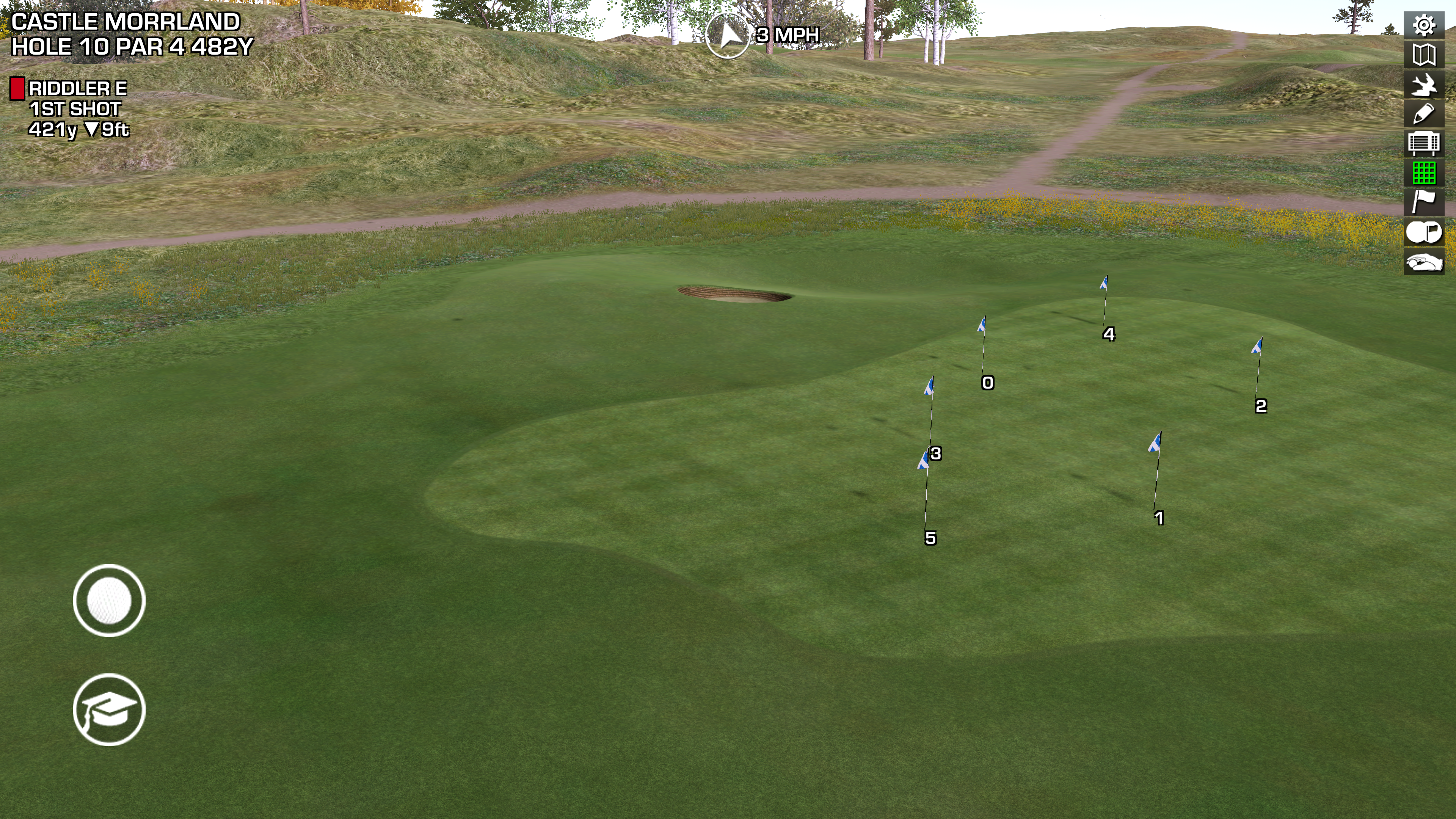Pick pin position 5

[930, 538]
